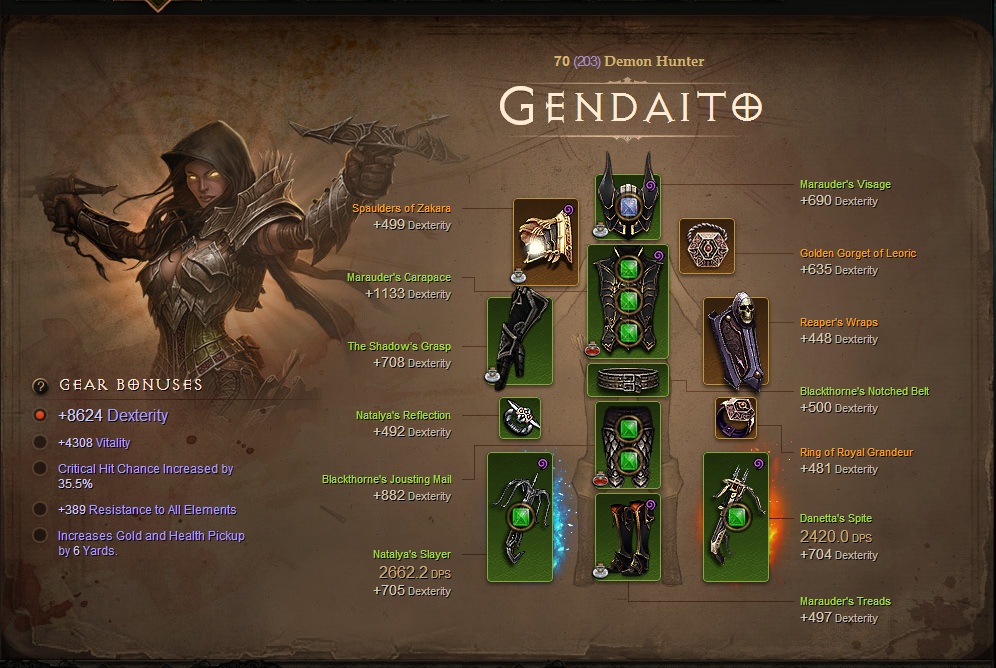Pick the Gold and Health Pickup bonus

[x=40, y=535]
